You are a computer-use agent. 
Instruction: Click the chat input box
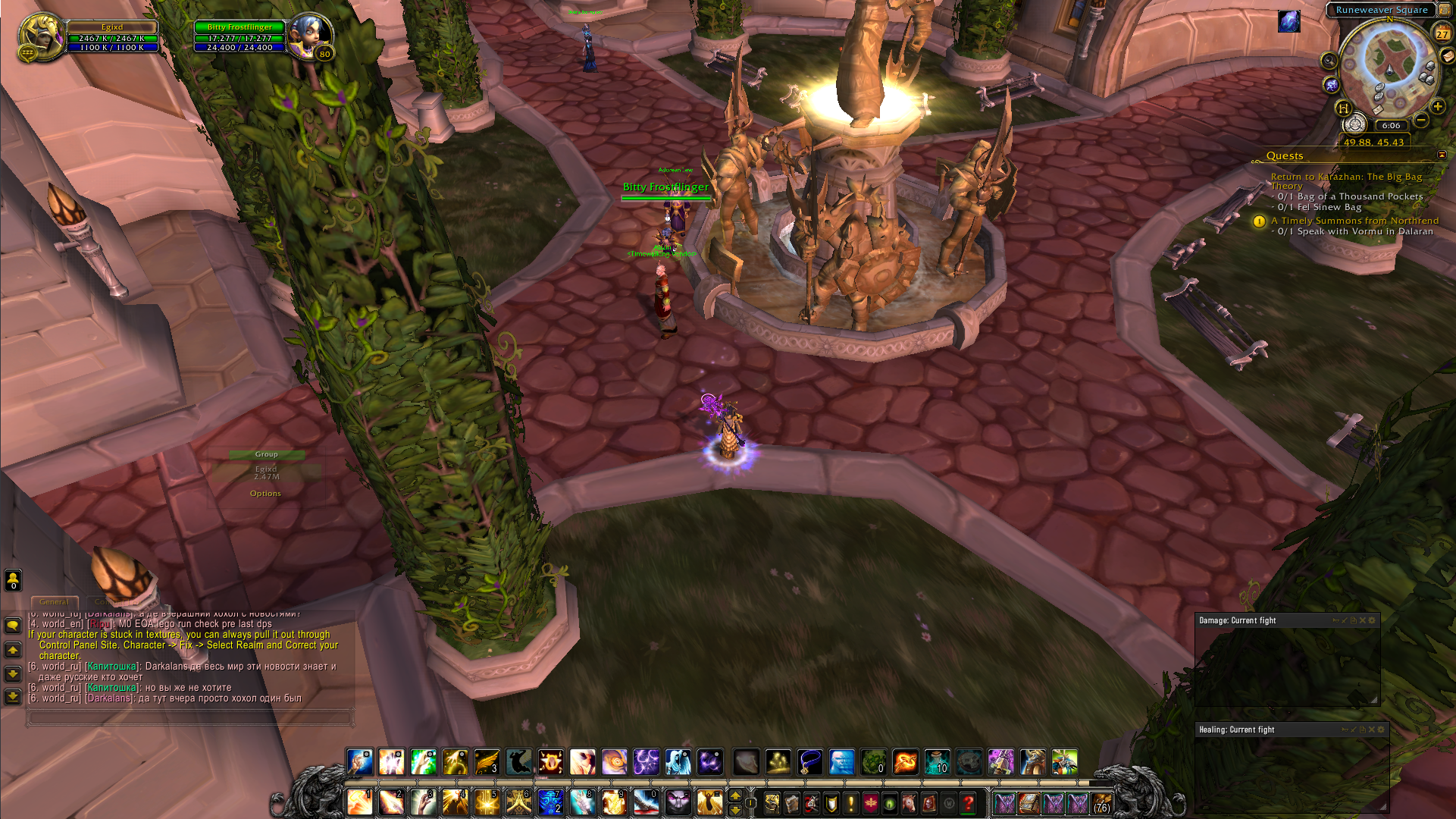coord(189,717)
